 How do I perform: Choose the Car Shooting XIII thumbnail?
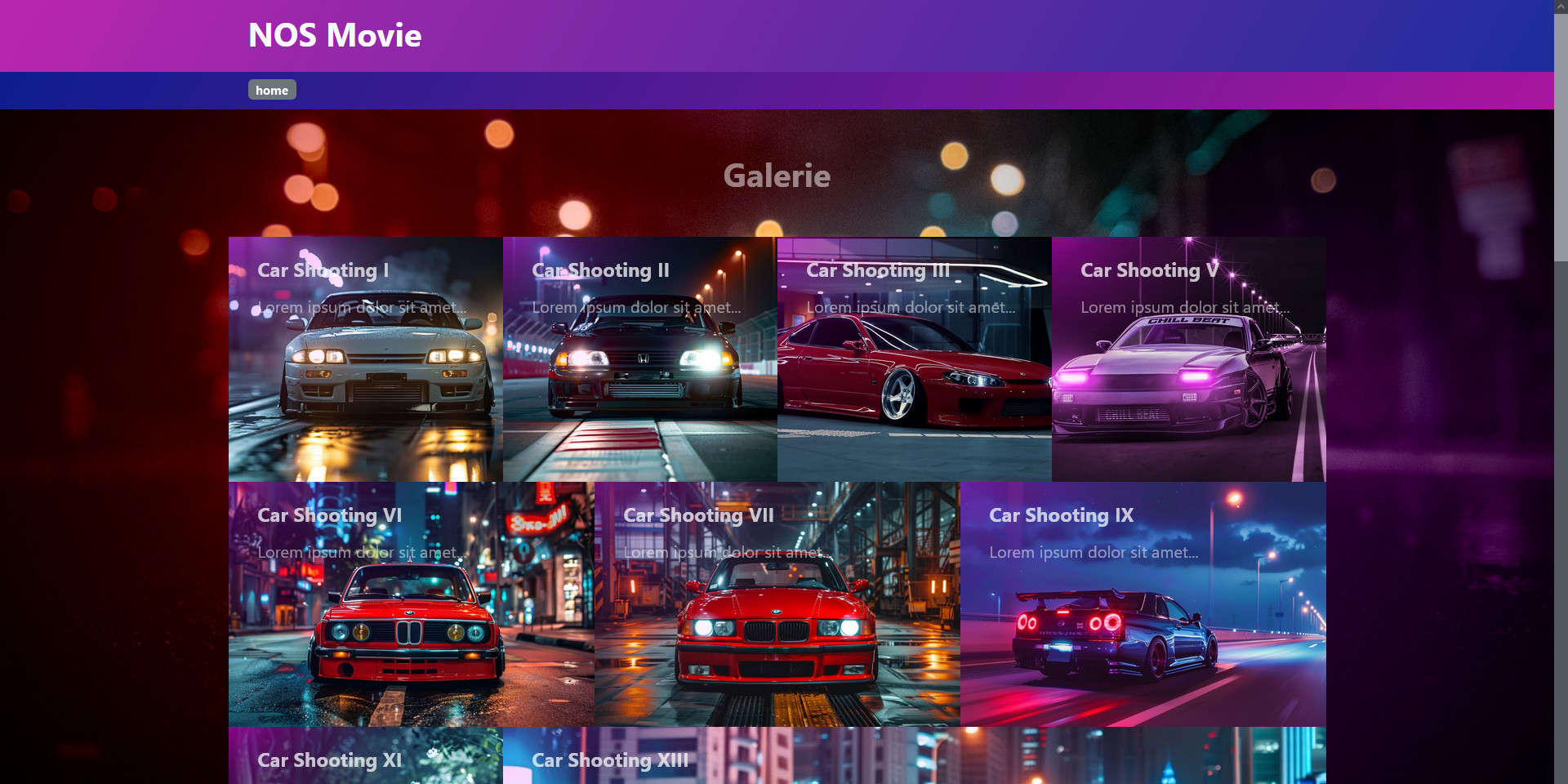tap(914, 756)
